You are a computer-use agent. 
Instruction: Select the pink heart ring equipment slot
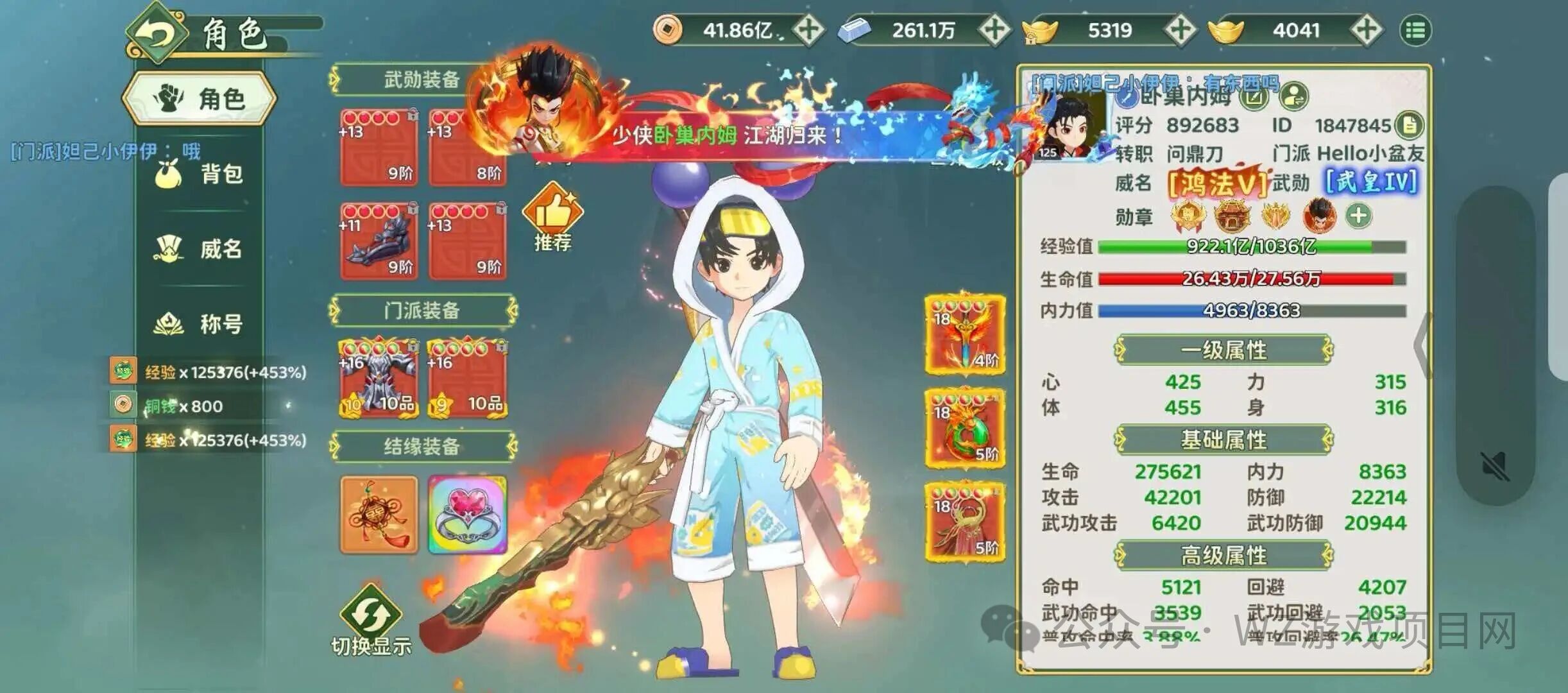click(x=468, y=515)
